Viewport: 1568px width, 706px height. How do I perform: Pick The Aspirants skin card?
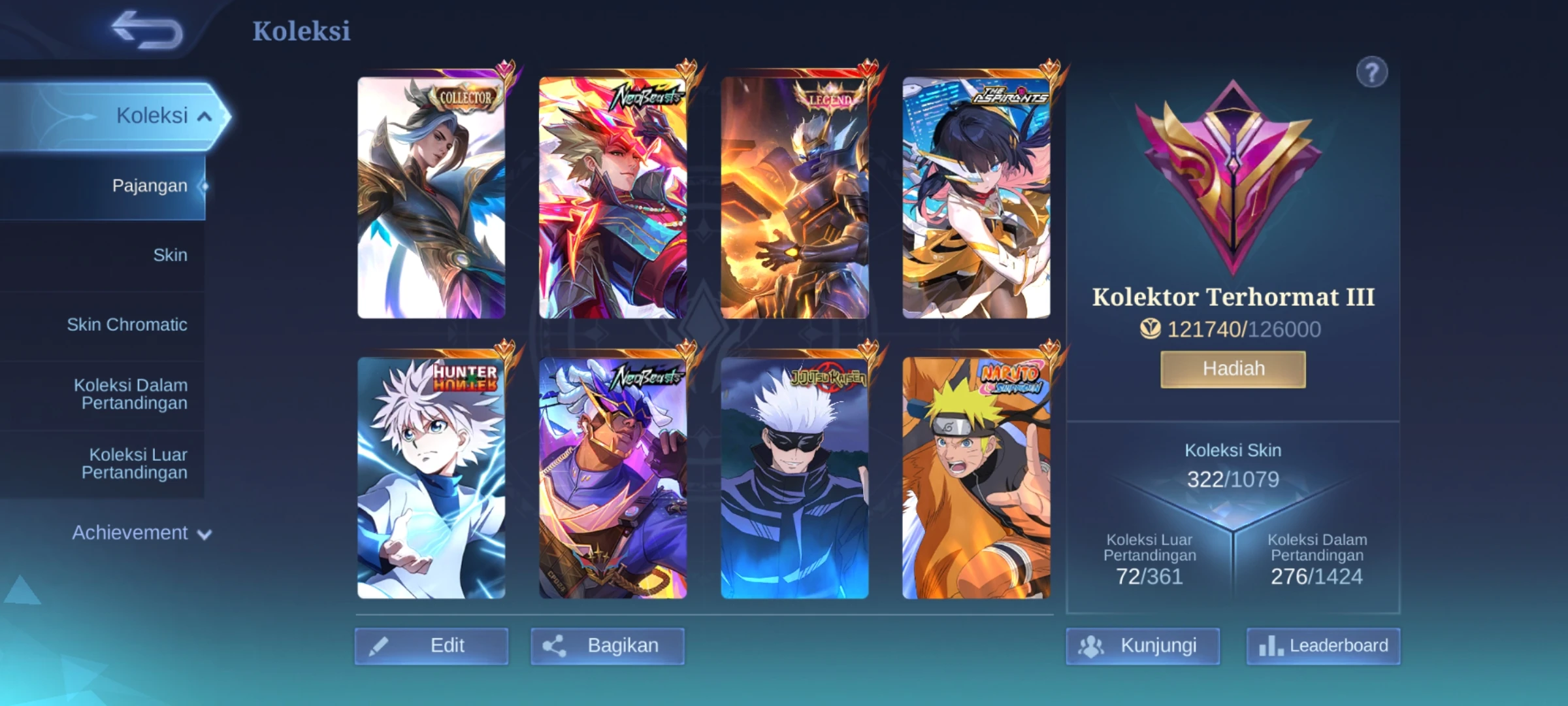[x=976, y=197]
